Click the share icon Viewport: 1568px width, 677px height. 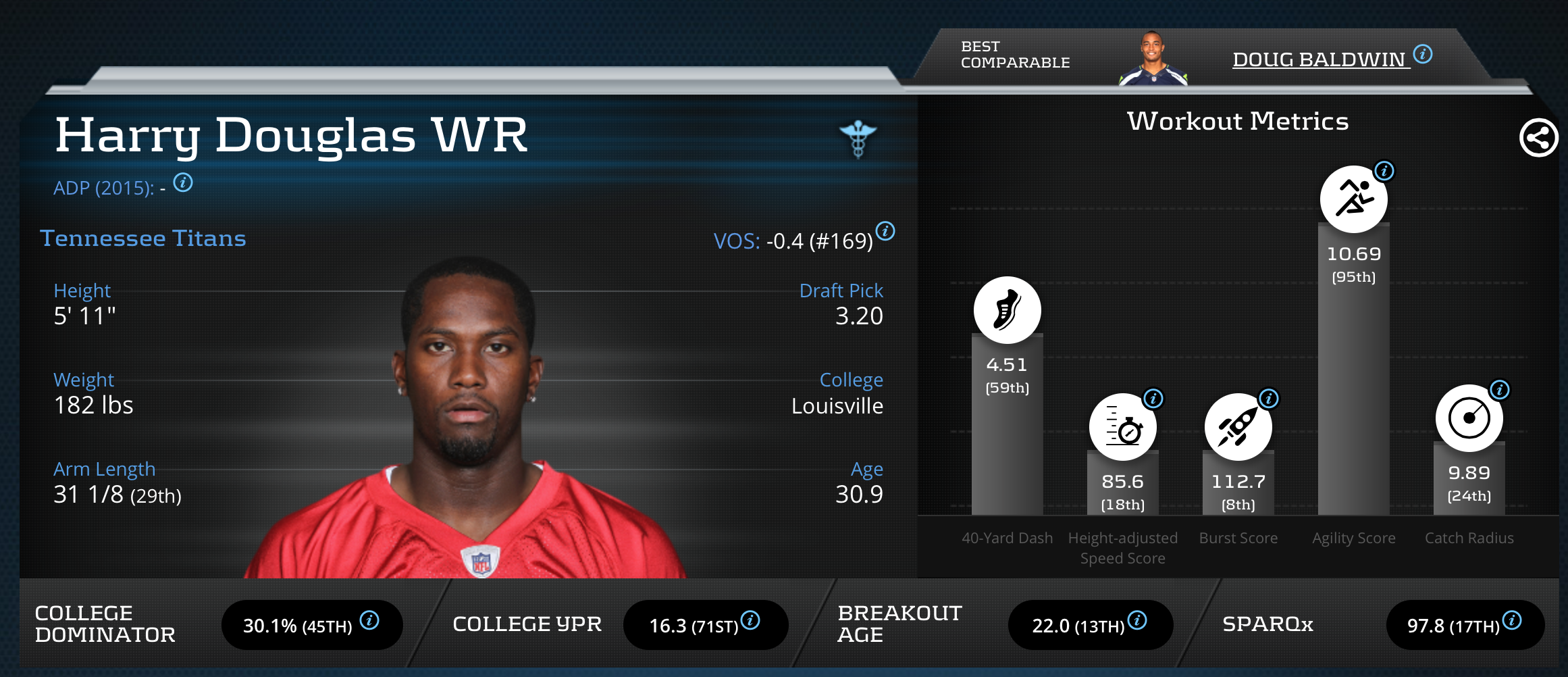1538,138
